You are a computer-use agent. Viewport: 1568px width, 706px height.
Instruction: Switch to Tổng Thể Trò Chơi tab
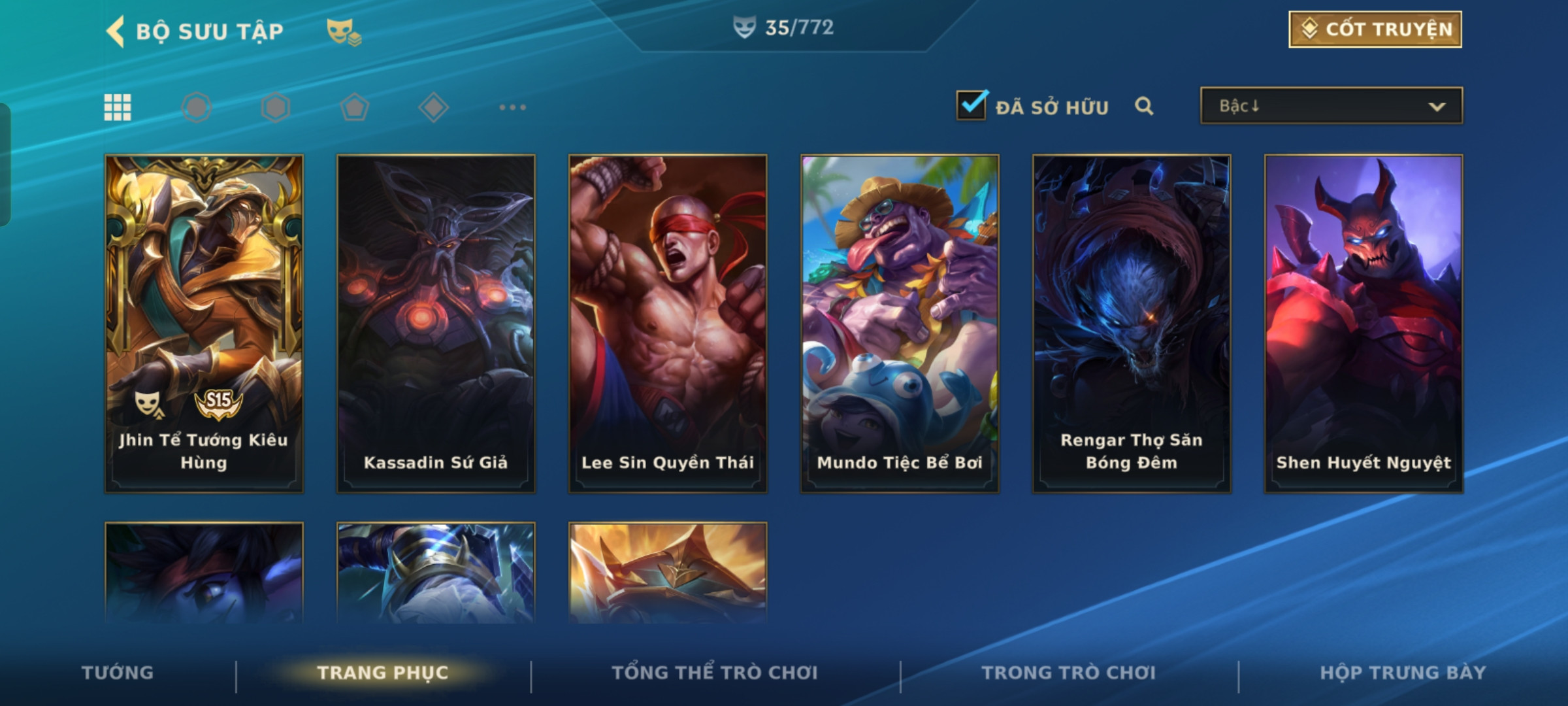click(715, 673)
